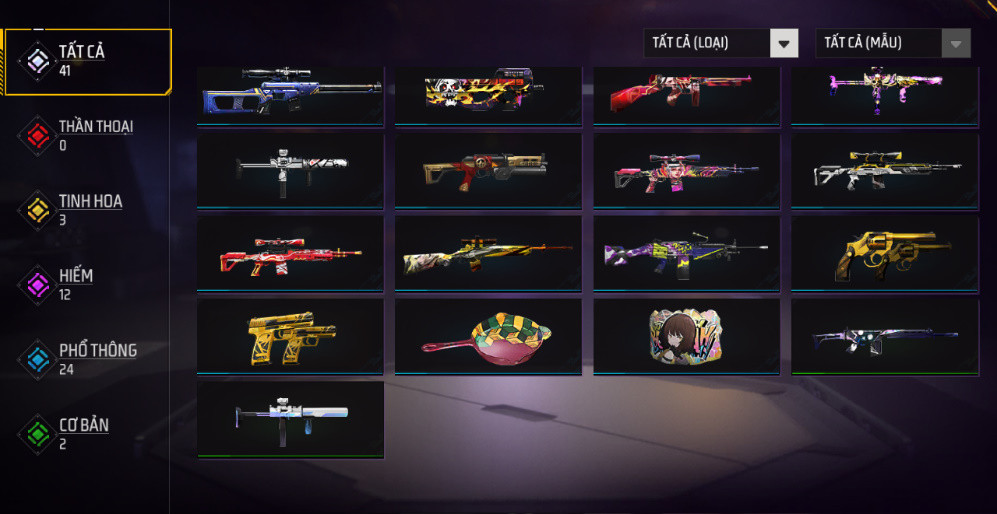Open the Tất Cả (Loại) dropdown
This screenshot has height=514, width=997.
[720, 43]
